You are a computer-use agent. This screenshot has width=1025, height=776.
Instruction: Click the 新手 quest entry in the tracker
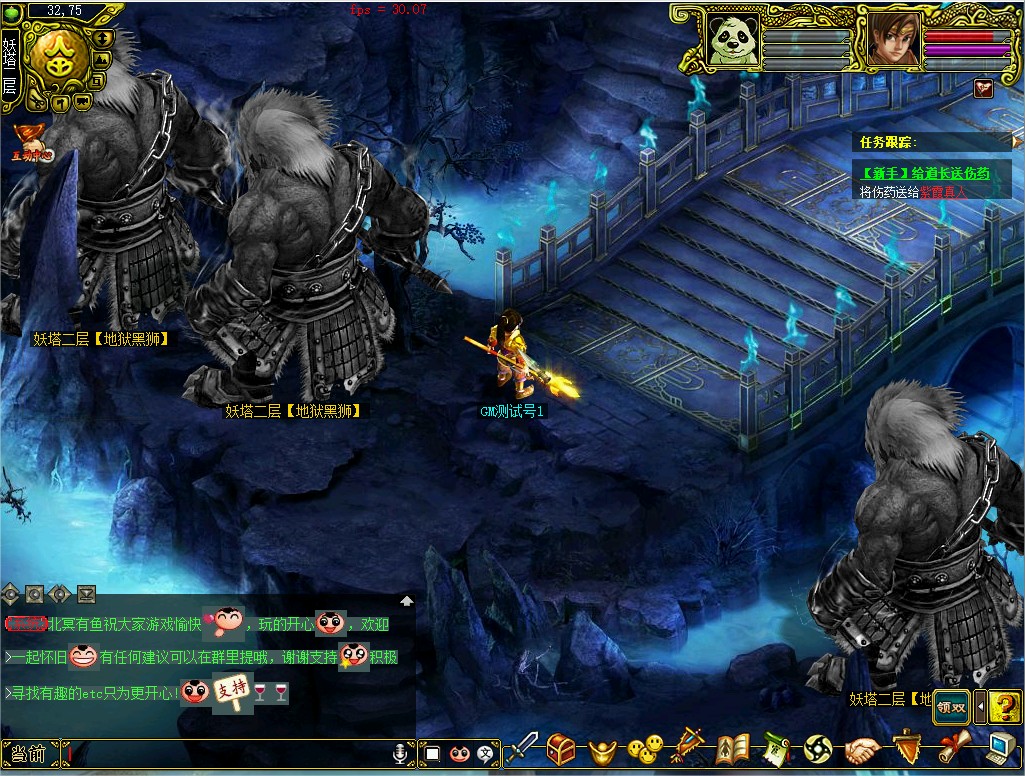pos(911,174)
